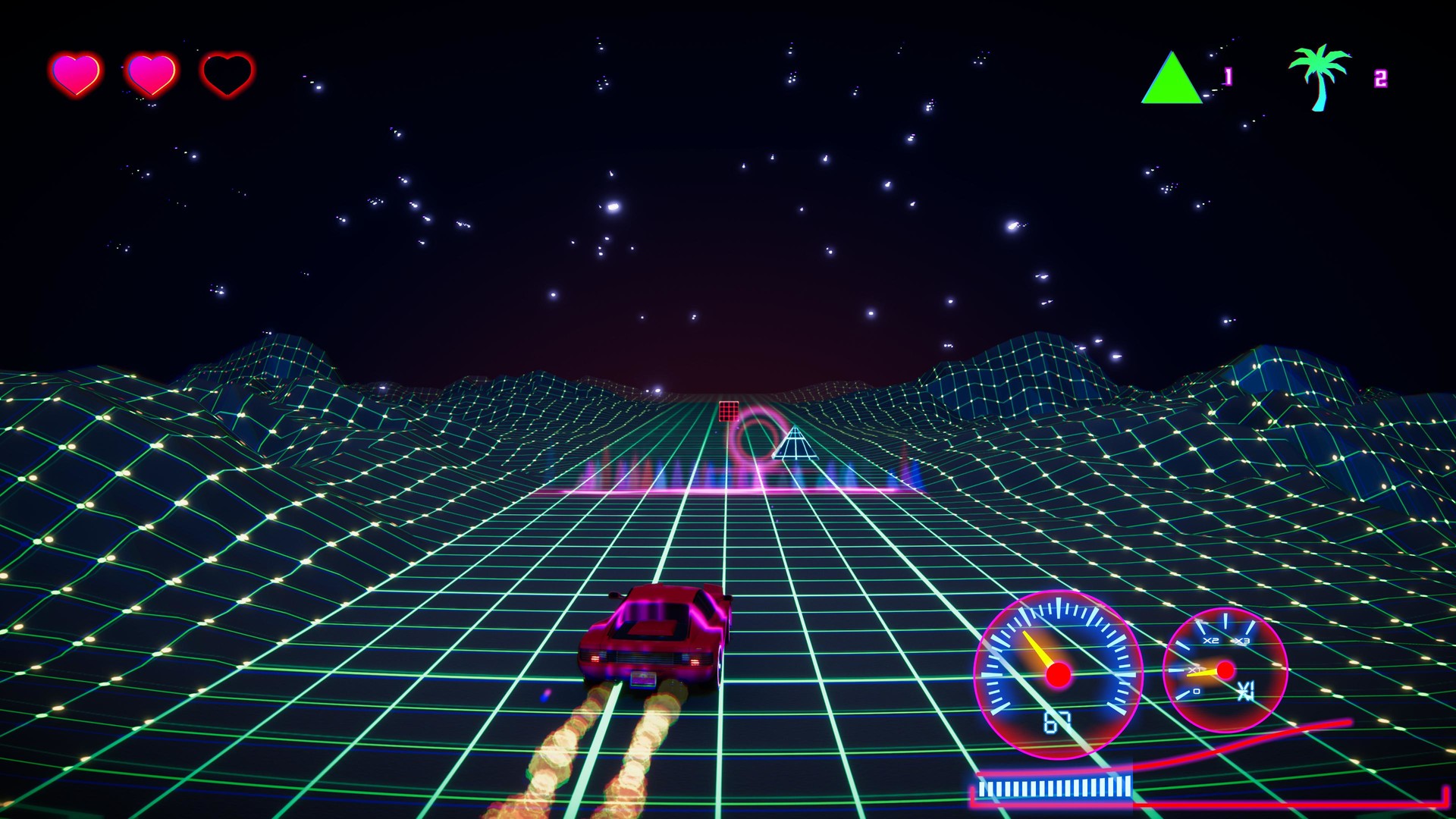Open details on the X2 multiplier mark
Image resolution: width=1456 pixels, height=819 pixels.
pos(1211,640)
